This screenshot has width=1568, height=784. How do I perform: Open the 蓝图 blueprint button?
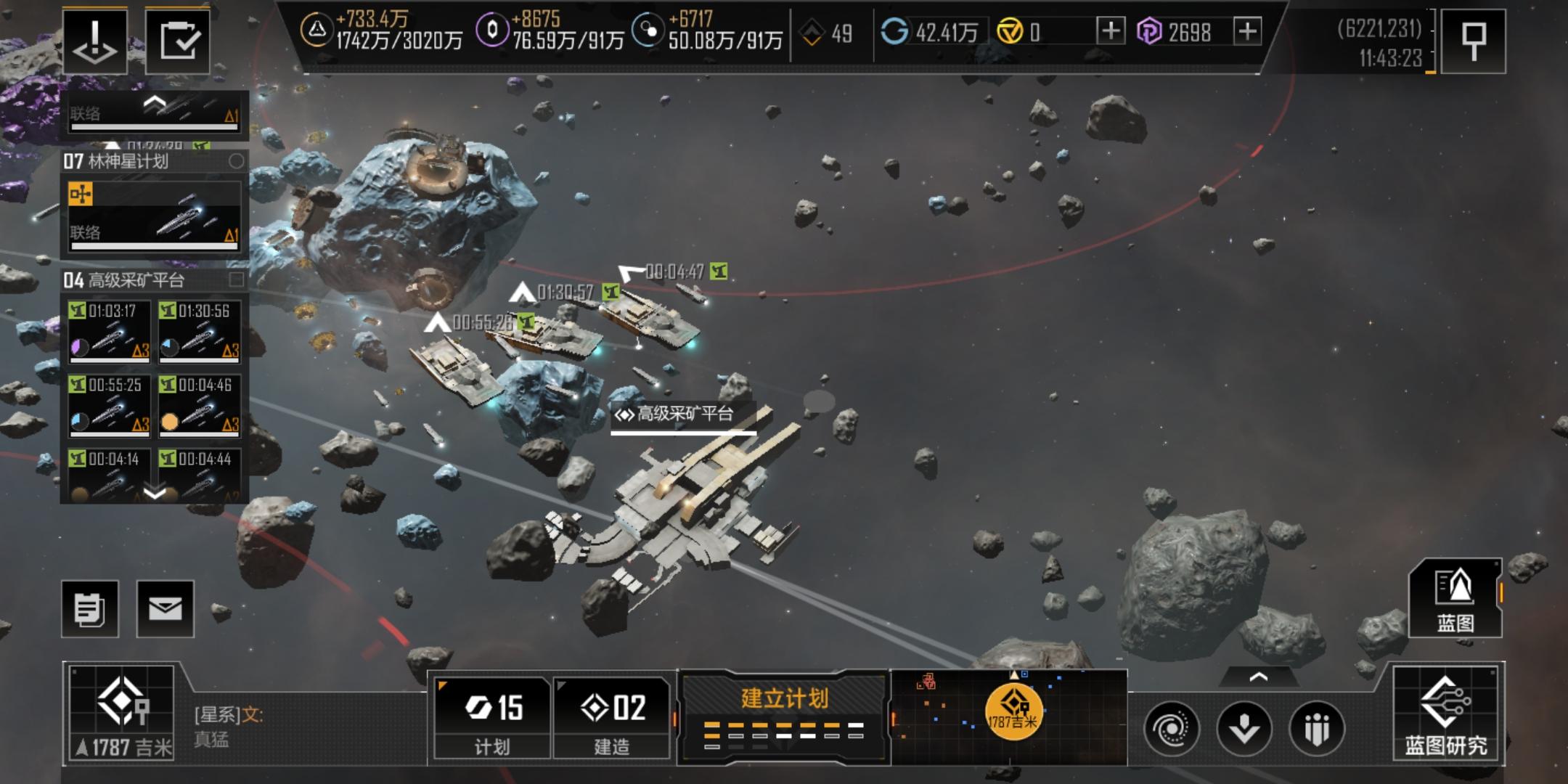pos(1455,599)
